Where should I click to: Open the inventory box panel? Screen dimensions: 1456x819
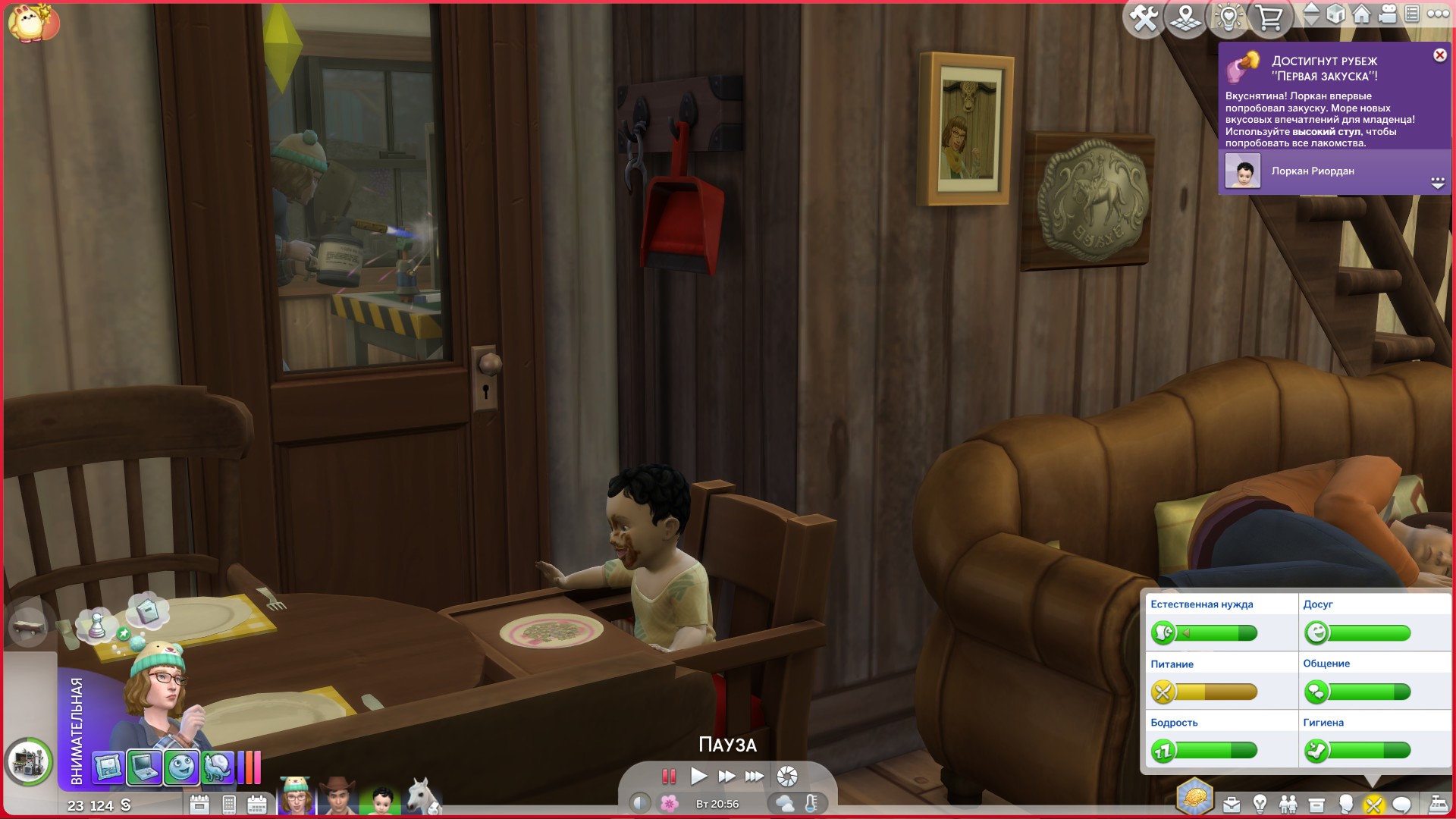[1316, 804]
